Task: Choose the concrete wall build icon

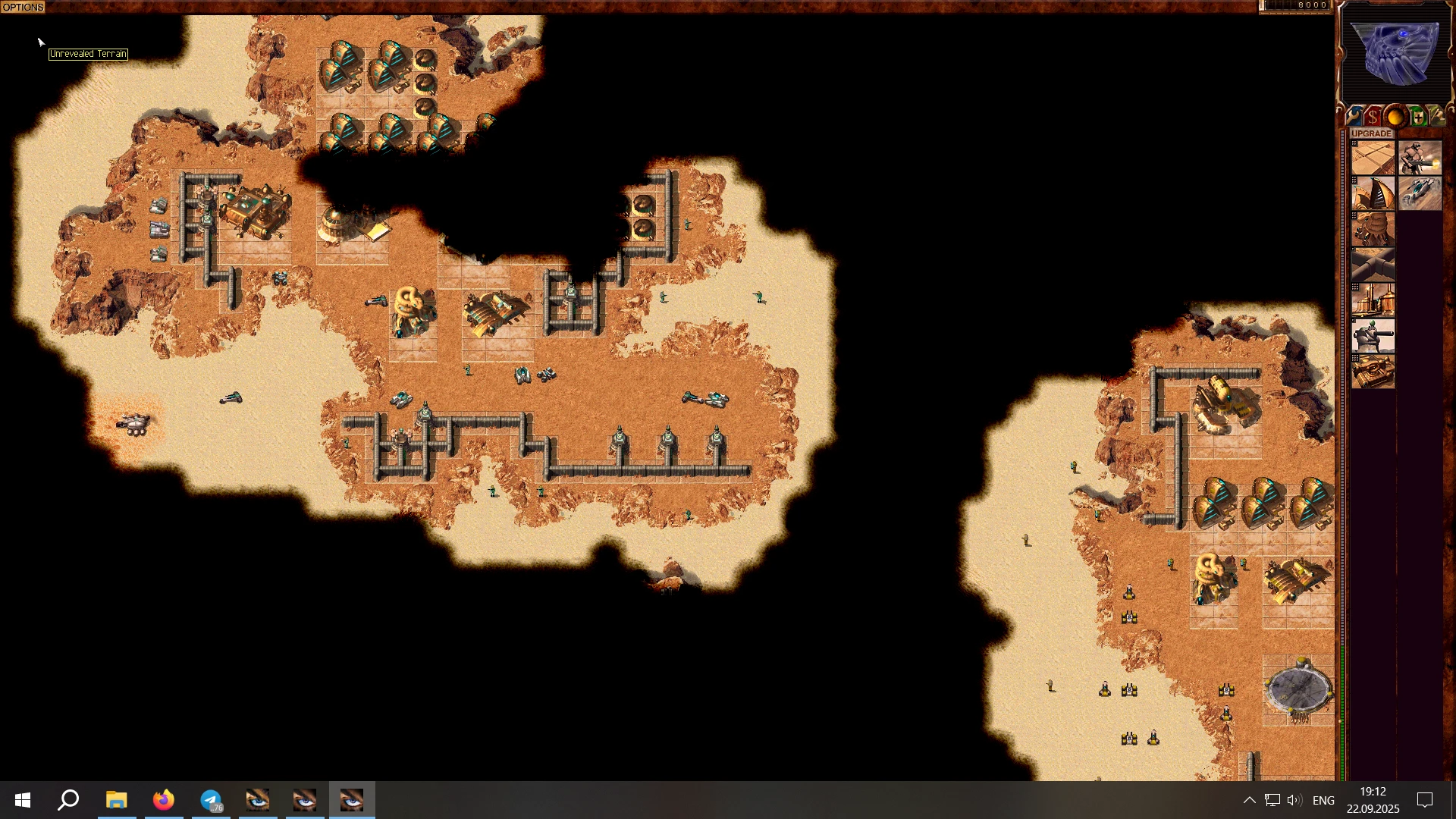Action: (1373, 265)
